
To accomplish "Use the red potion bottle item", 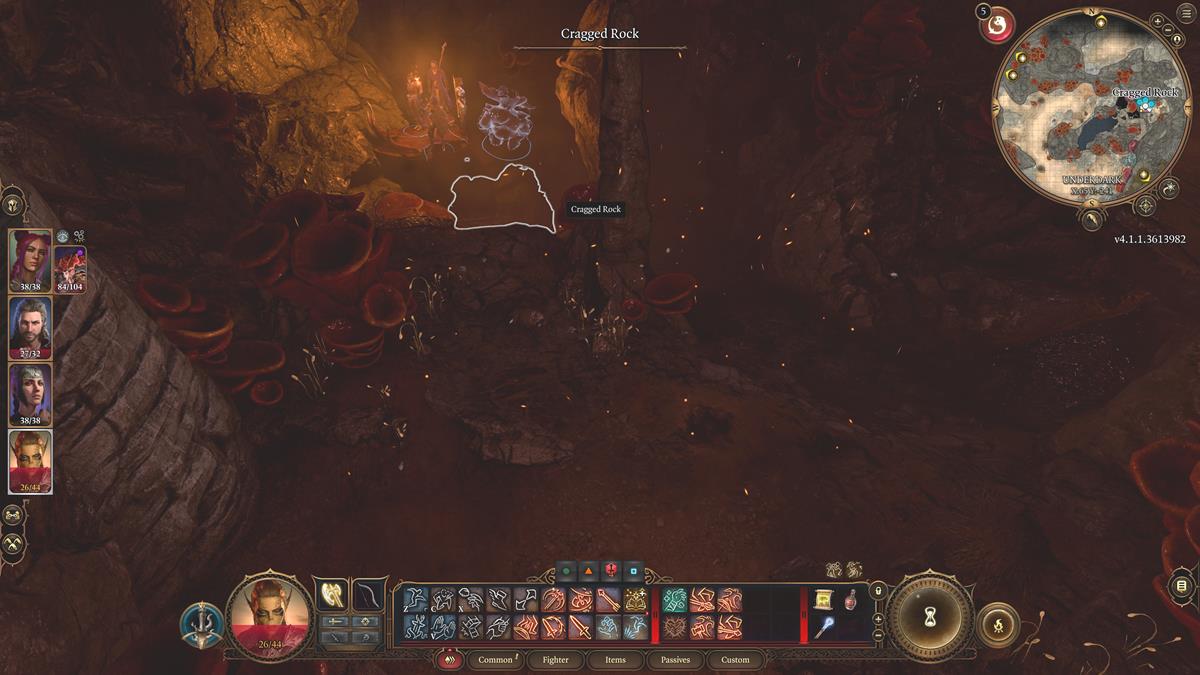I will [x=850, y=599].
